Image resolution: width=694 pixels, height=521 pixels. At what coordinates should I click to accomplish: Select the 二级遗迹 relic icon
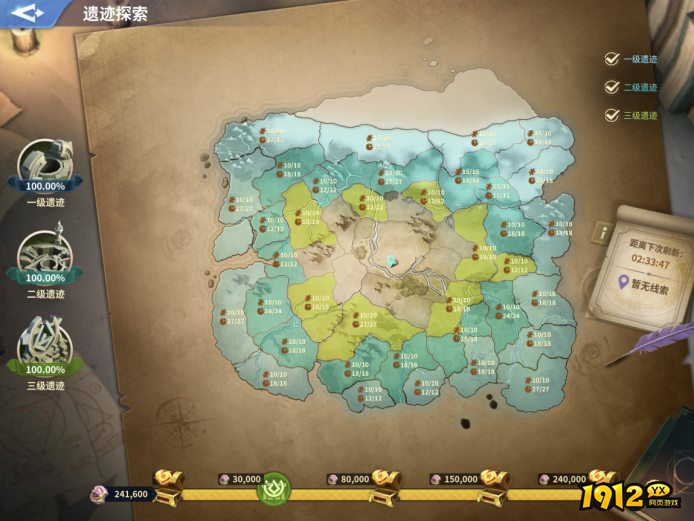point(44,255)
